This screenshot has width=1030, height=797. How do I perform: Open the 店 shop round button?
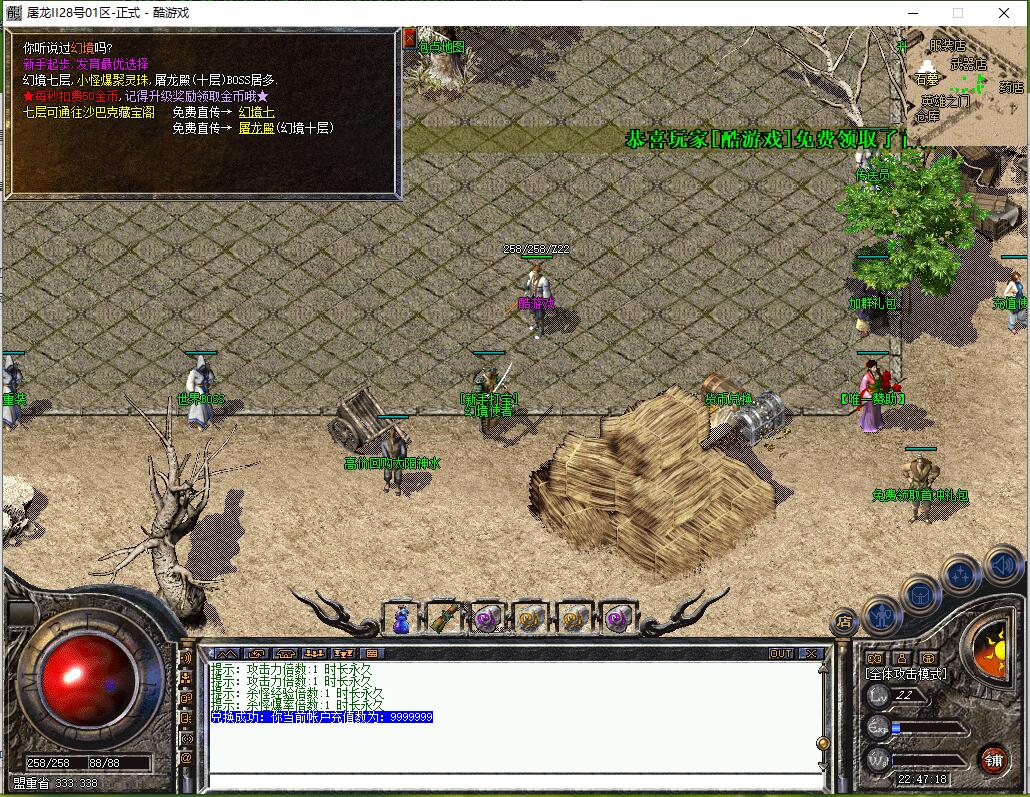coord(845,621)
